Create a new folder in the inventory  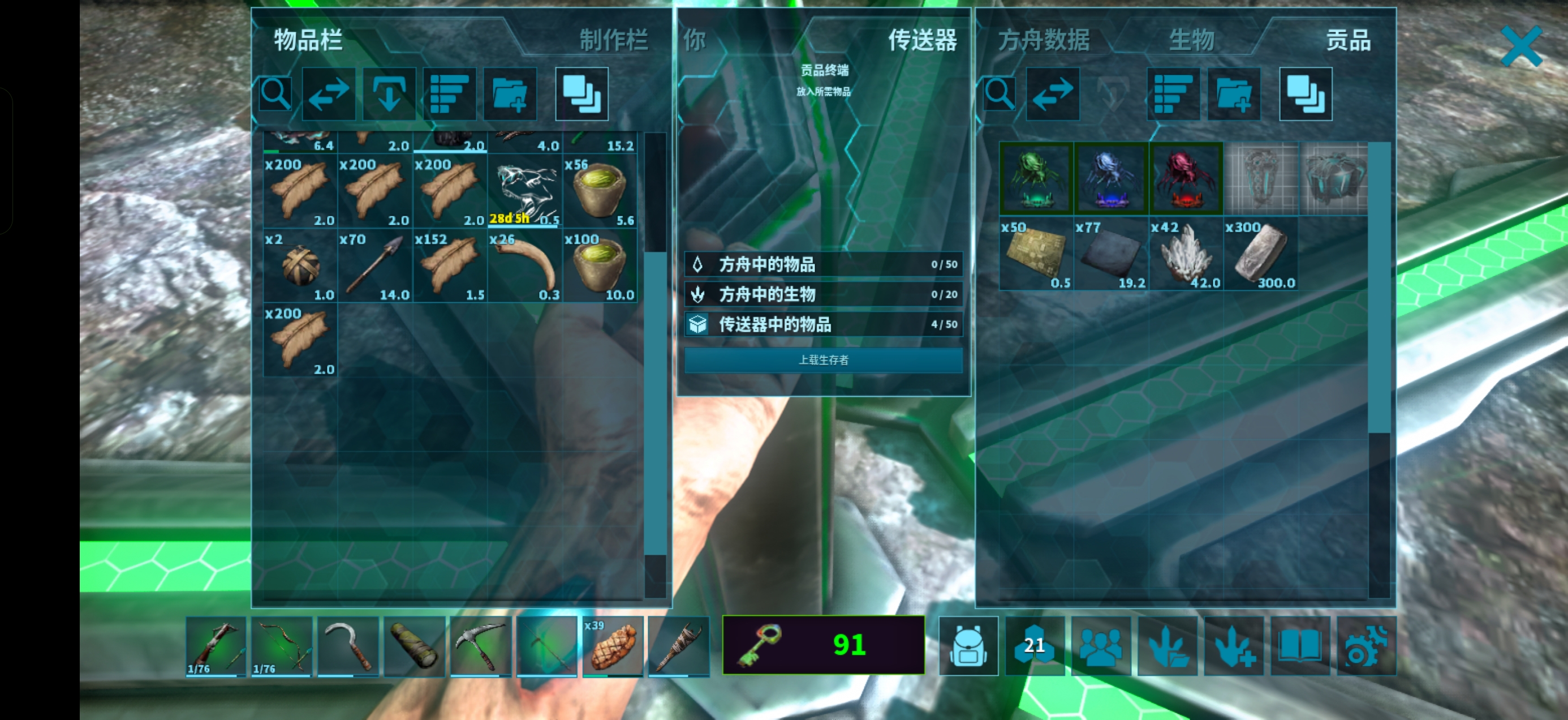[510, 94]
